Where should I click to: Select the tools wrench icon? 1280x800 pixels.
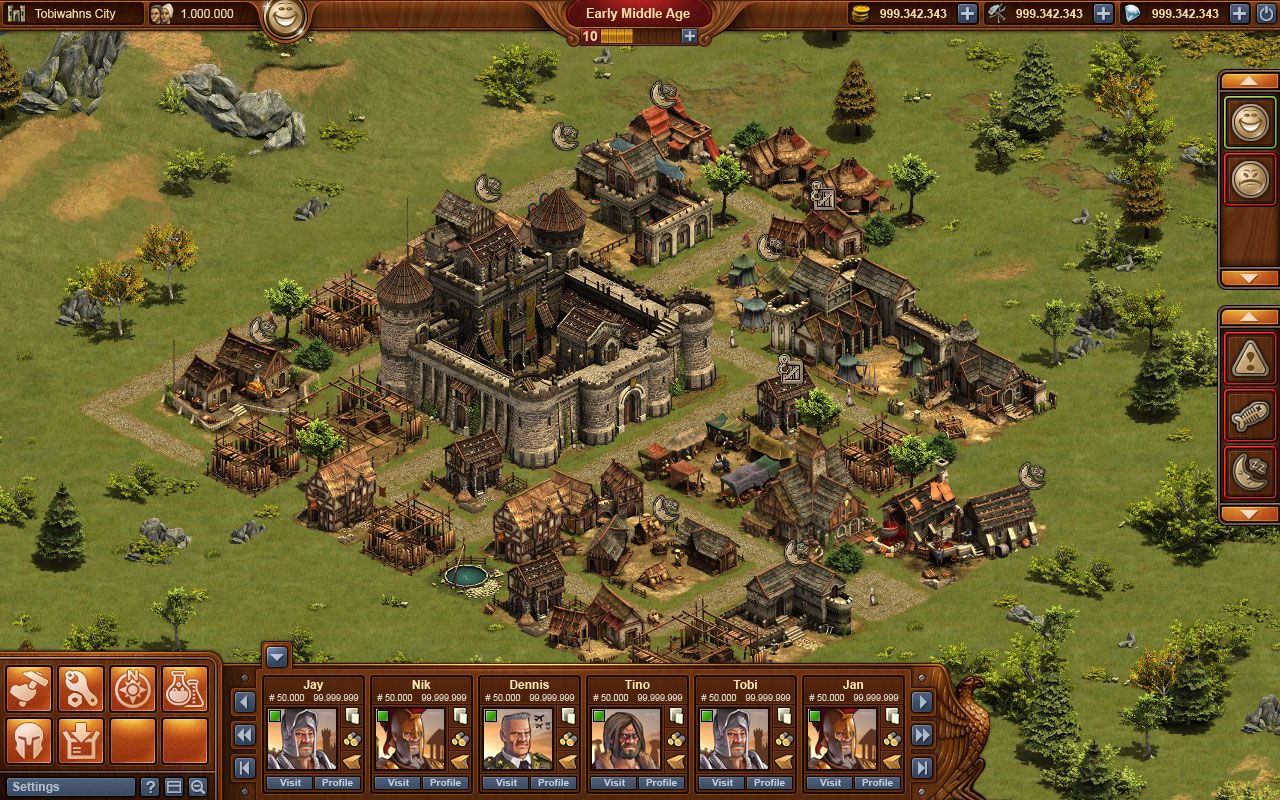(81, 687)
